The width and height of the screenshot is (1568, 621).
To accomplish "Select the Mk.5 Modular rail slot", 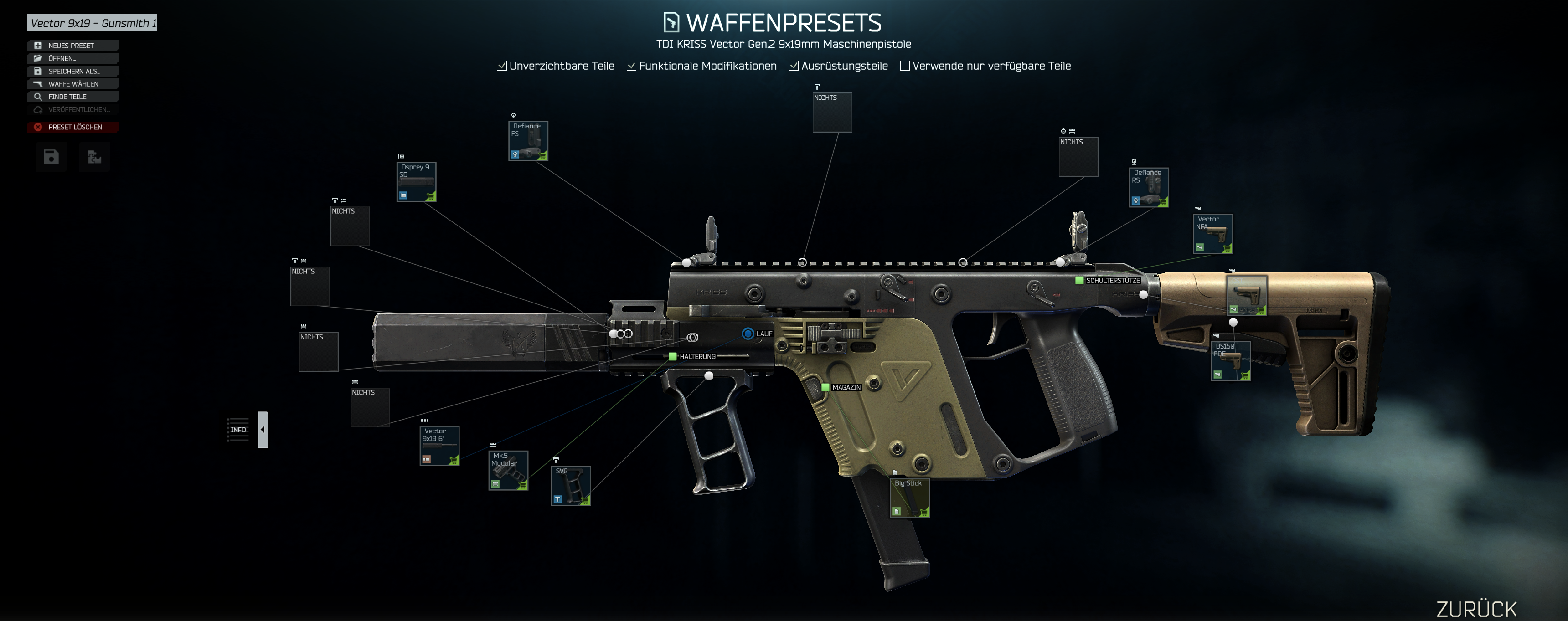I will (x=508, y=470).
